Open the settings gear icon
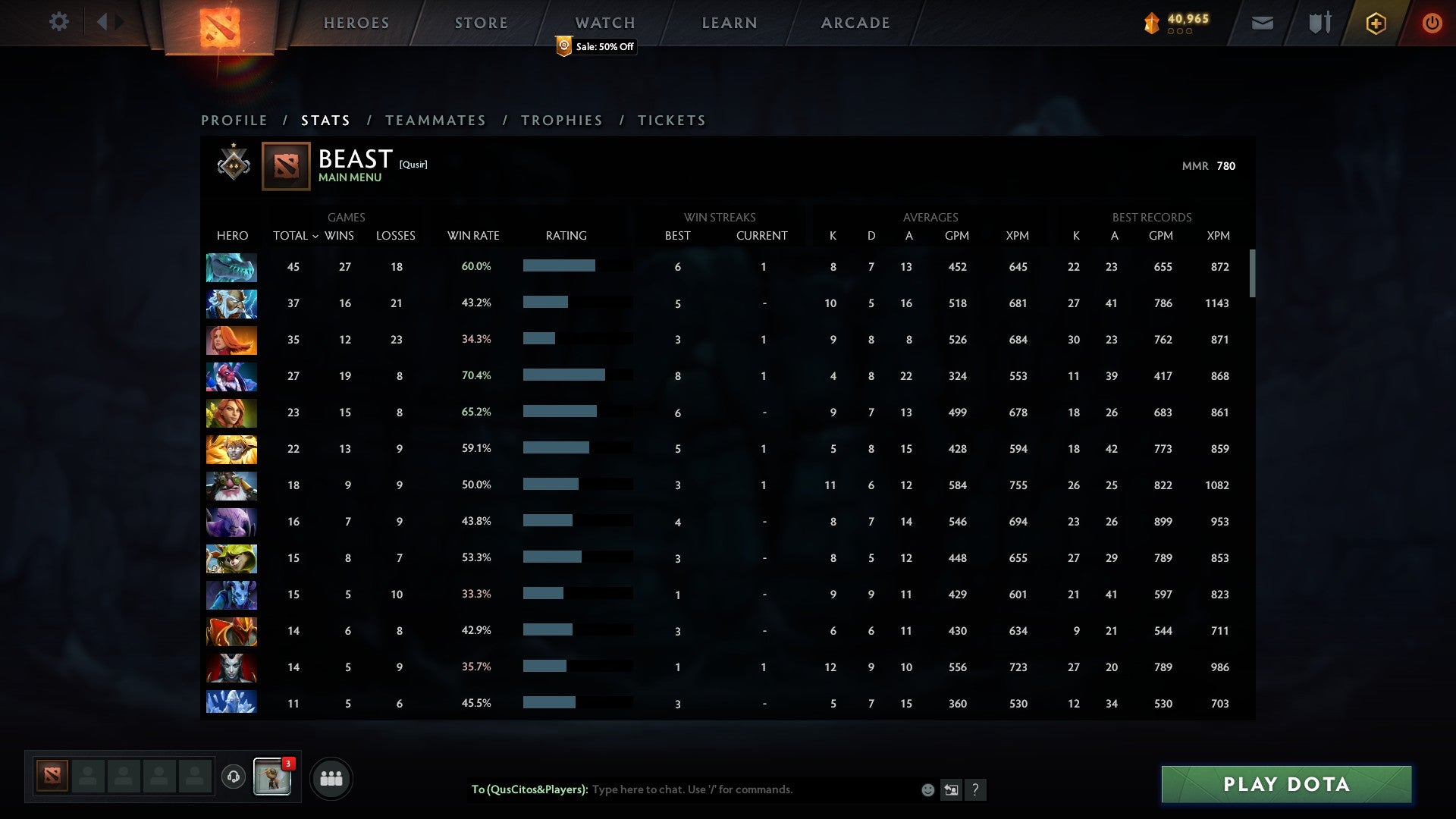 (59, 22)
